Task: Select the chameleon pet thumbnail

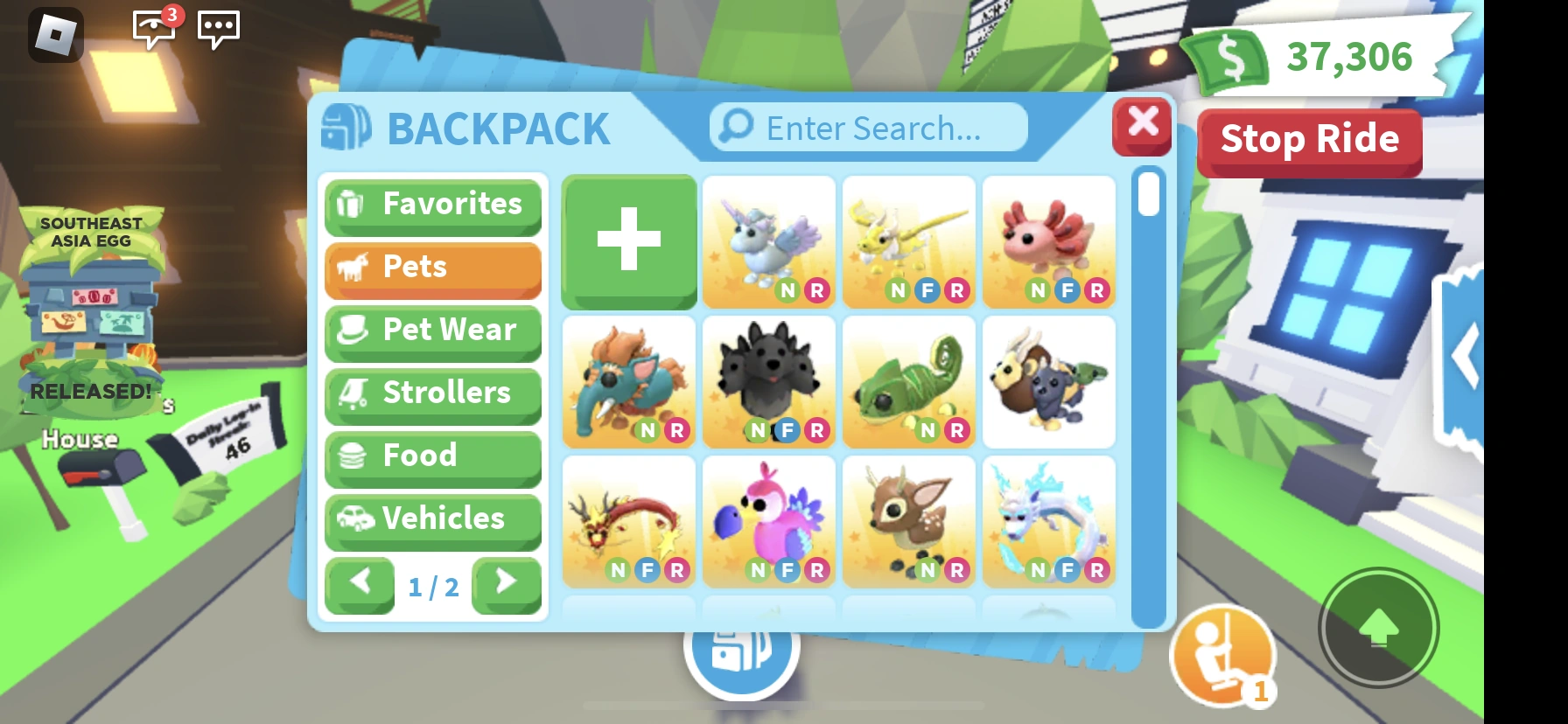Action: (908, 382)
